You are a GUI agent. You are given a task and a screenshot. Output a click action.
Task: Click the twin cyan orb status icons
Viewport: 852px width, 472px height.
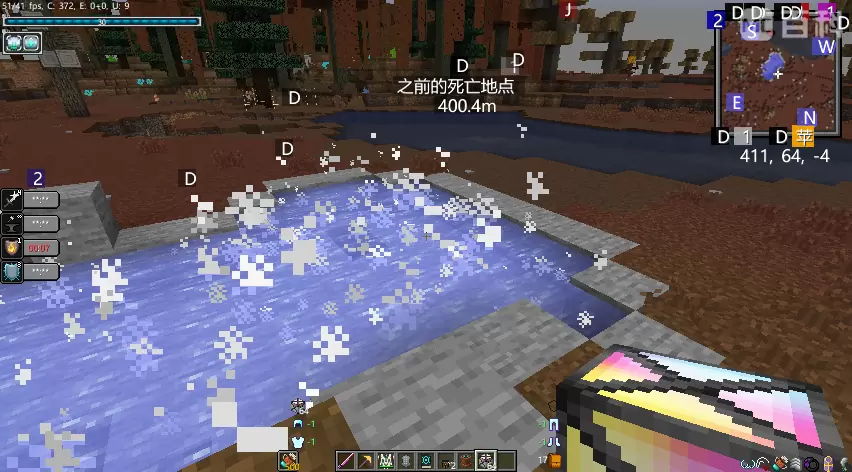click(22, 42)
